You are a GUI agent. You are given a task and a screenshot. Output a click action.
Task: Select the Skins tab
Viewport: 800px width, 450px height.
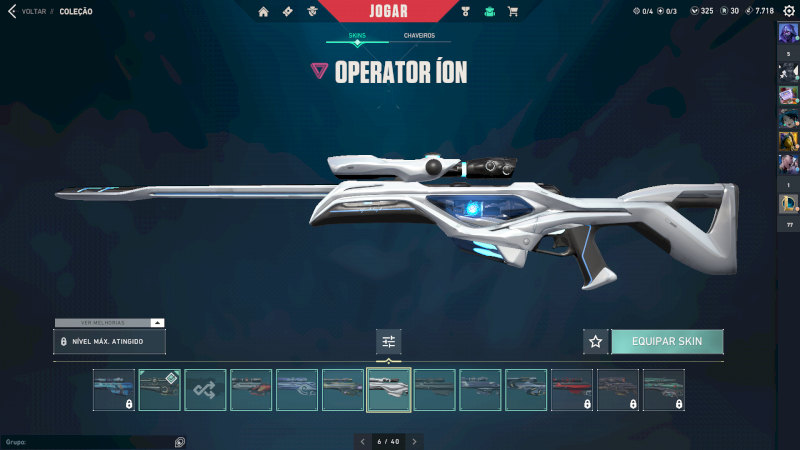(x=357, y=36)
